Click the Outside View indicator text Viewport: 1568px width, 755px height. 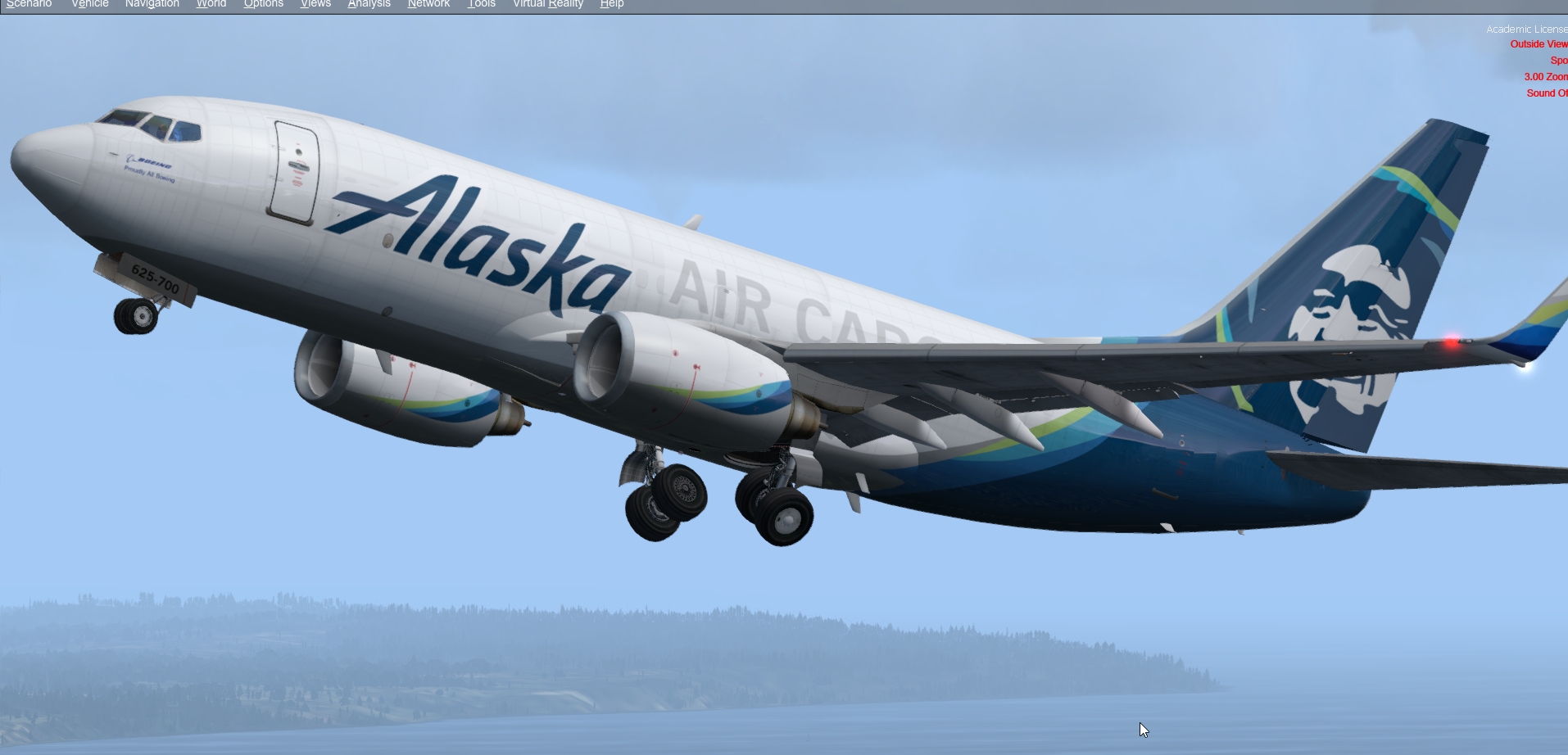pyautogui.click(x=1539, y=43)
